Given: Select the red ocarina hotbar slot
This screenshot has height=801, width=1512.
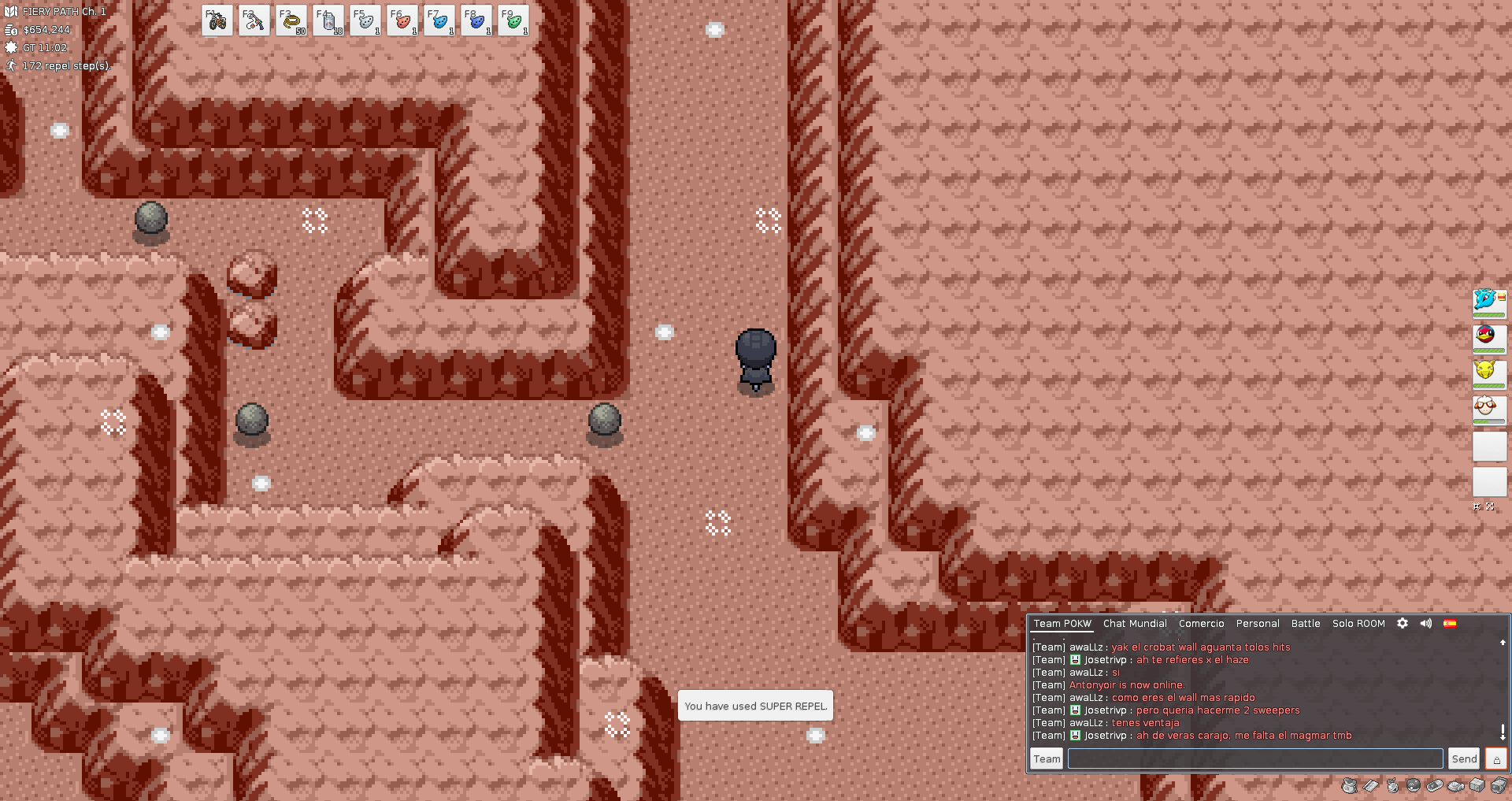Looking at the screenshot, I should (402, 21).
